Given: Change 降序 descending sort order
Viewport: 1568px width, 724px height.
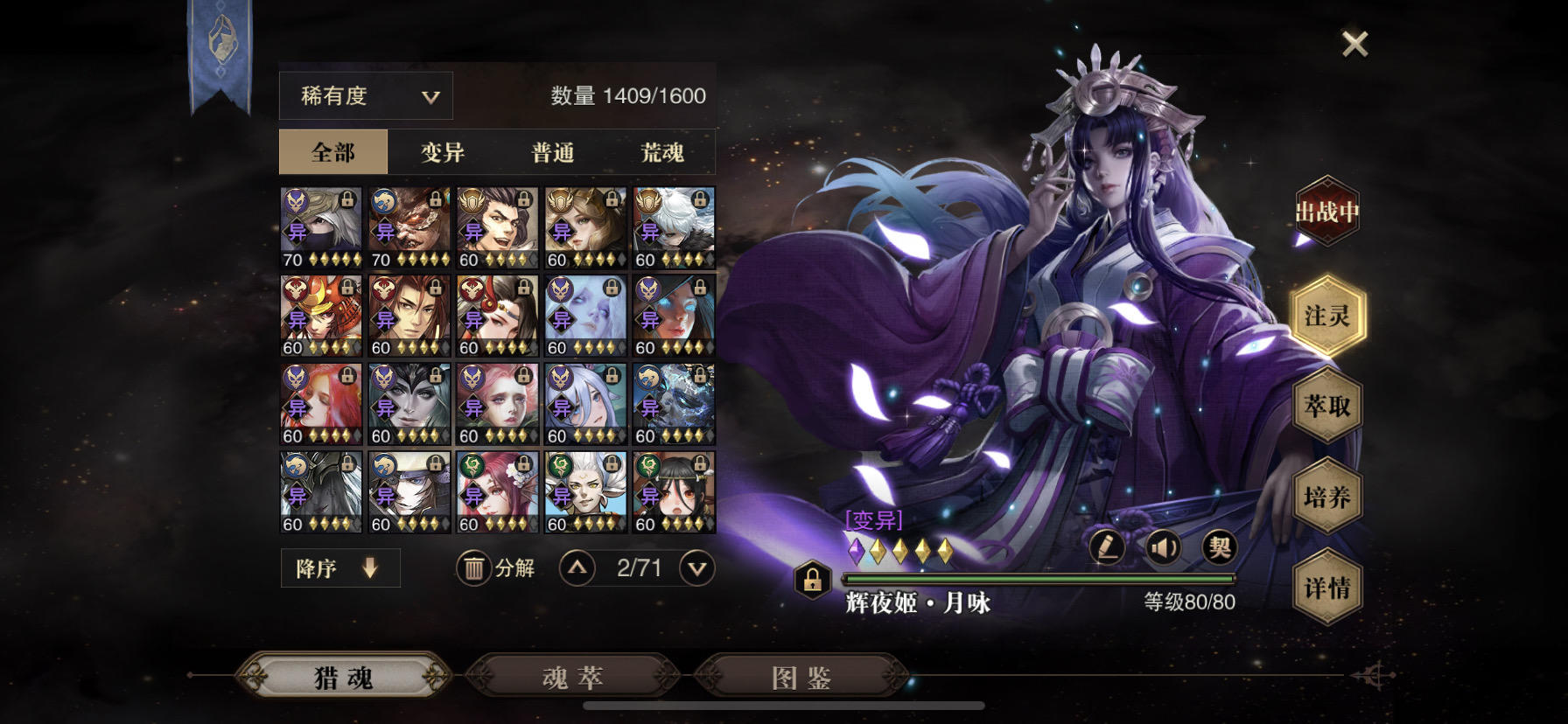Looking at the screenshot, I should coord(339,567).
